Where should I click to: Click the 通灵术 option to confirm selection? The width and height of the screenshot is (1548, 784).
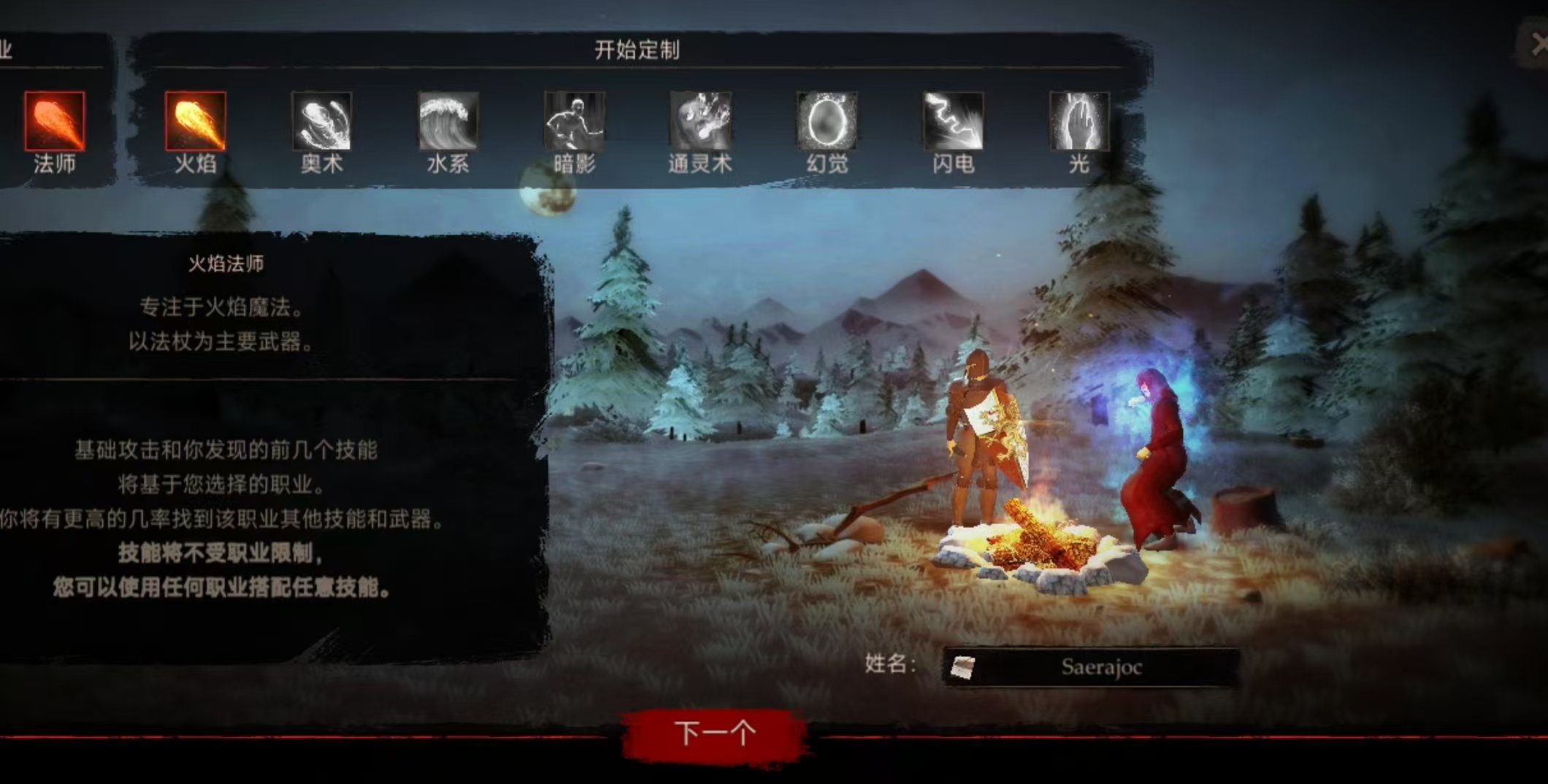(704, 121)
